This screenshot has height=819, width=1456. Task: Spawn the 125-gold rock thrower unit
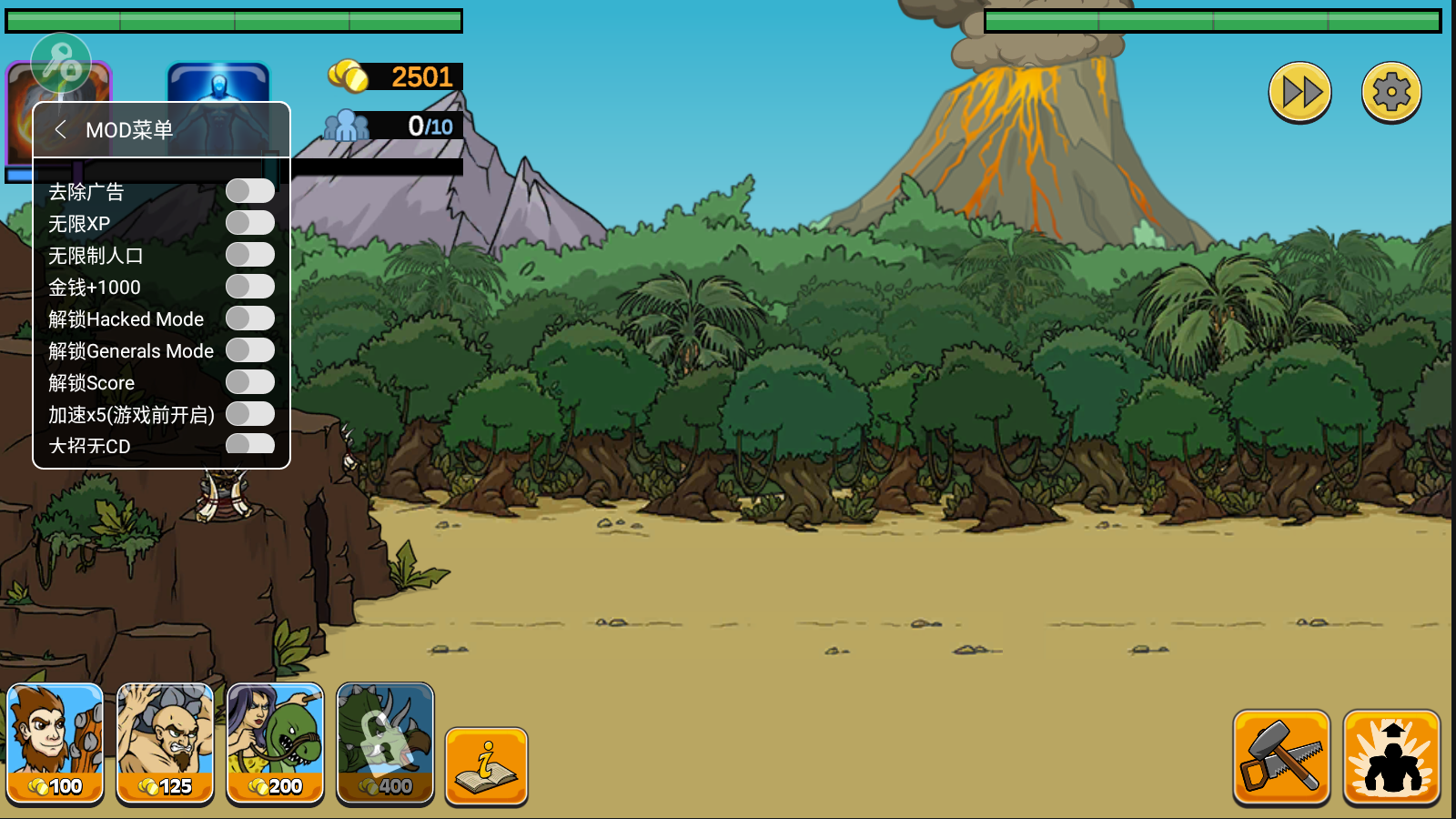[x=166, y=743]
